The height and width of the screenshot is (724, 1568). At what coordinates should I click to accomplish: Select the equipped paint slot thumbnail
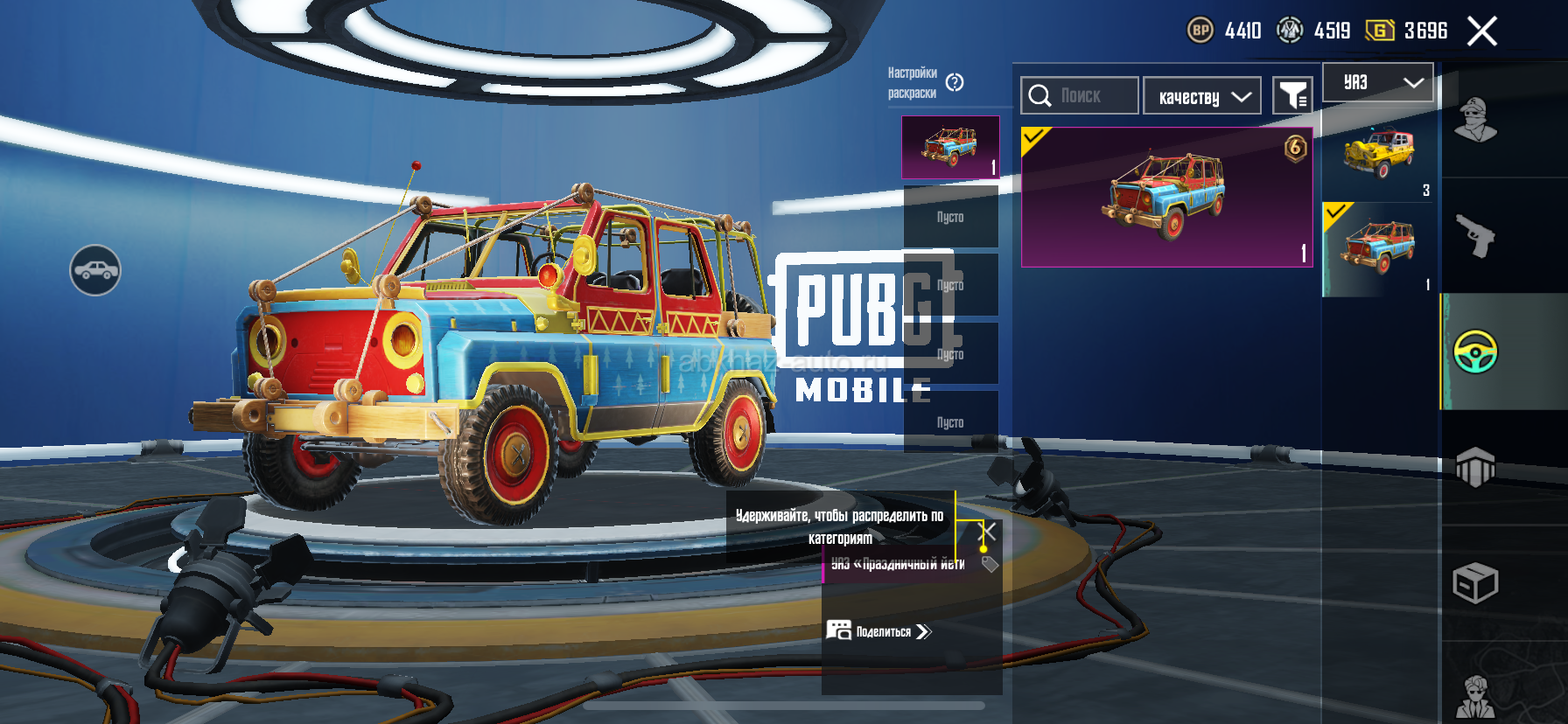click(x=950, y=147)
